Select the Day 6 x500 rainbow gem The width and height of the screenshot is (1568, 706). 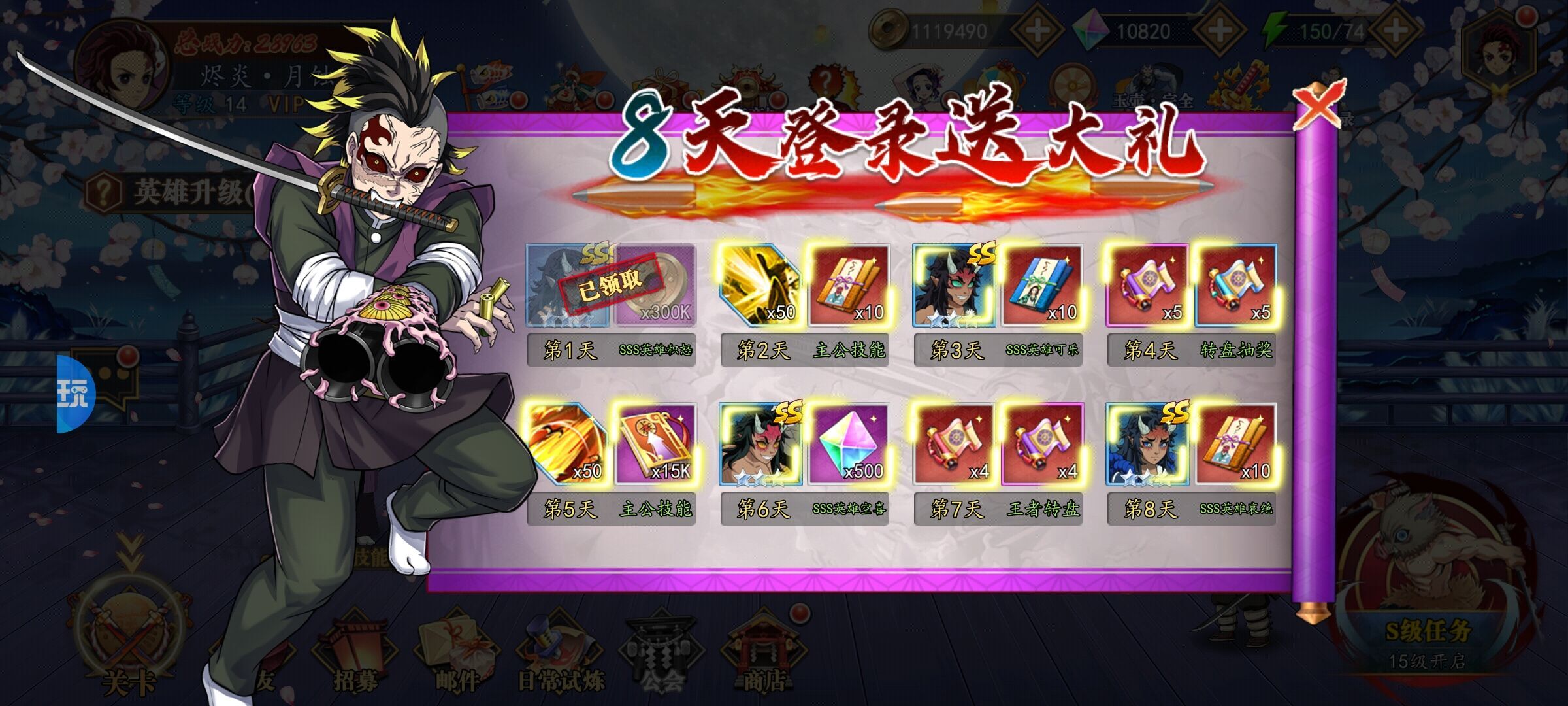click(x=849, y=445)
